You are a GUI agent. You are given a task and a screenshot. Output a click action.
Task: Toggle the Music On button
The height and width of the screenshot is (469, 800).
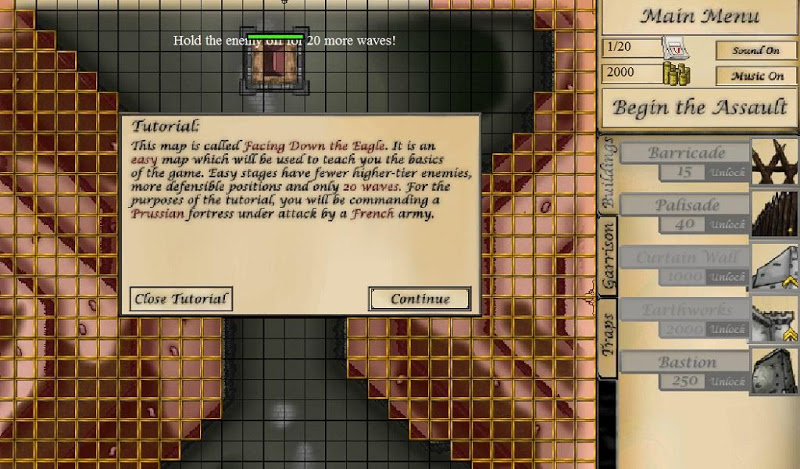[756, 76]
